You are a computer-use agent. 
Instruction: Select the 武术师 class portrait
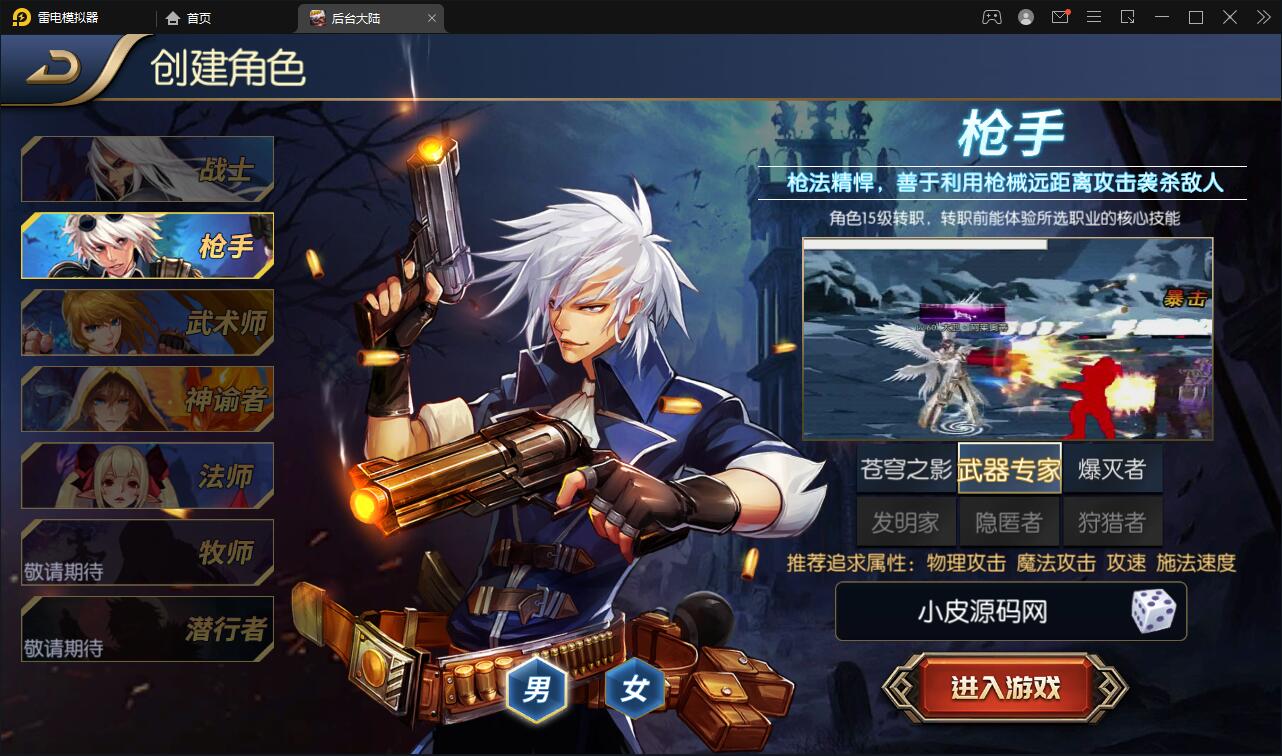(146, 322)
